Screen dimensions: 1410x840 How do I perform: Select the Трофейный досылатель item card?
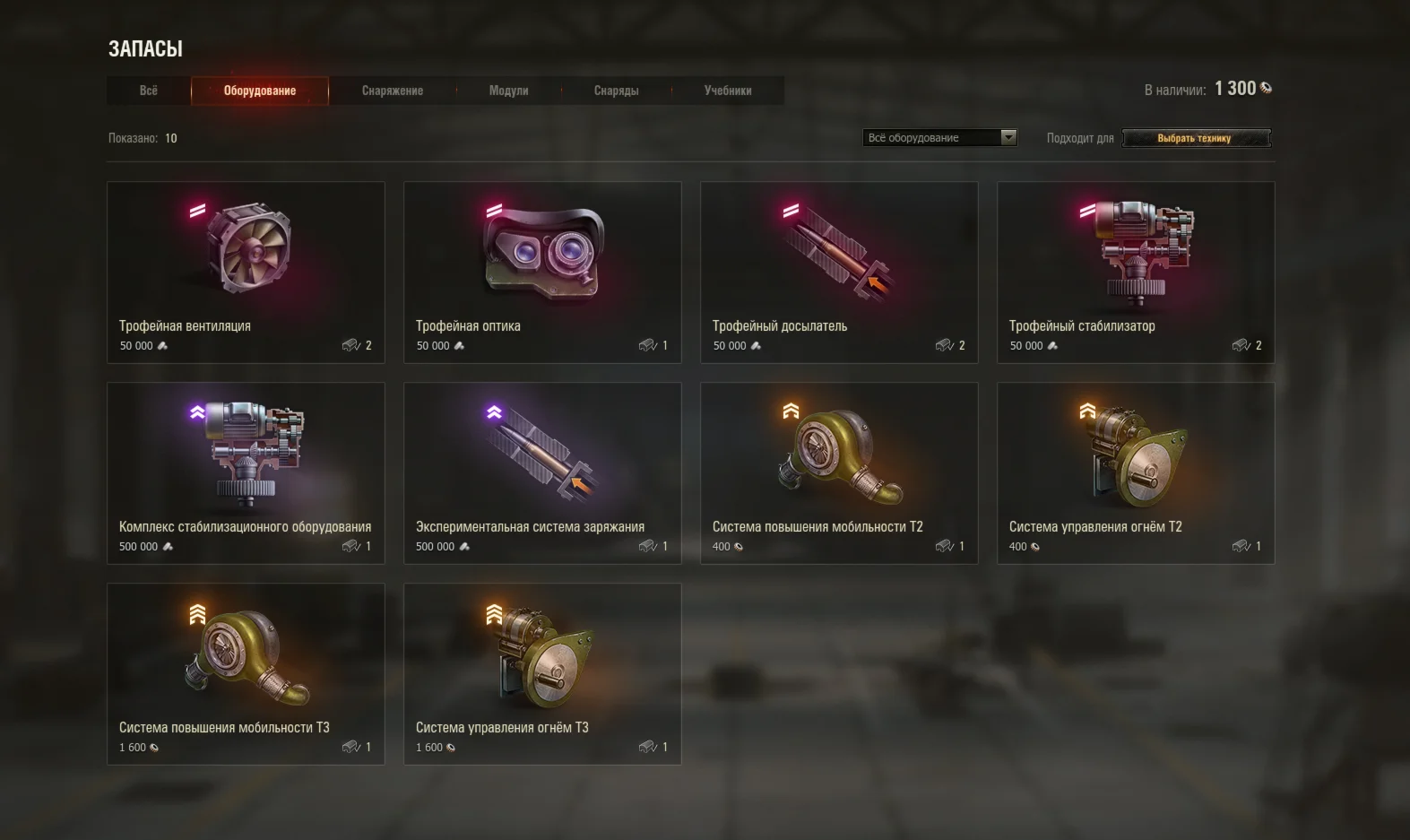839,273
